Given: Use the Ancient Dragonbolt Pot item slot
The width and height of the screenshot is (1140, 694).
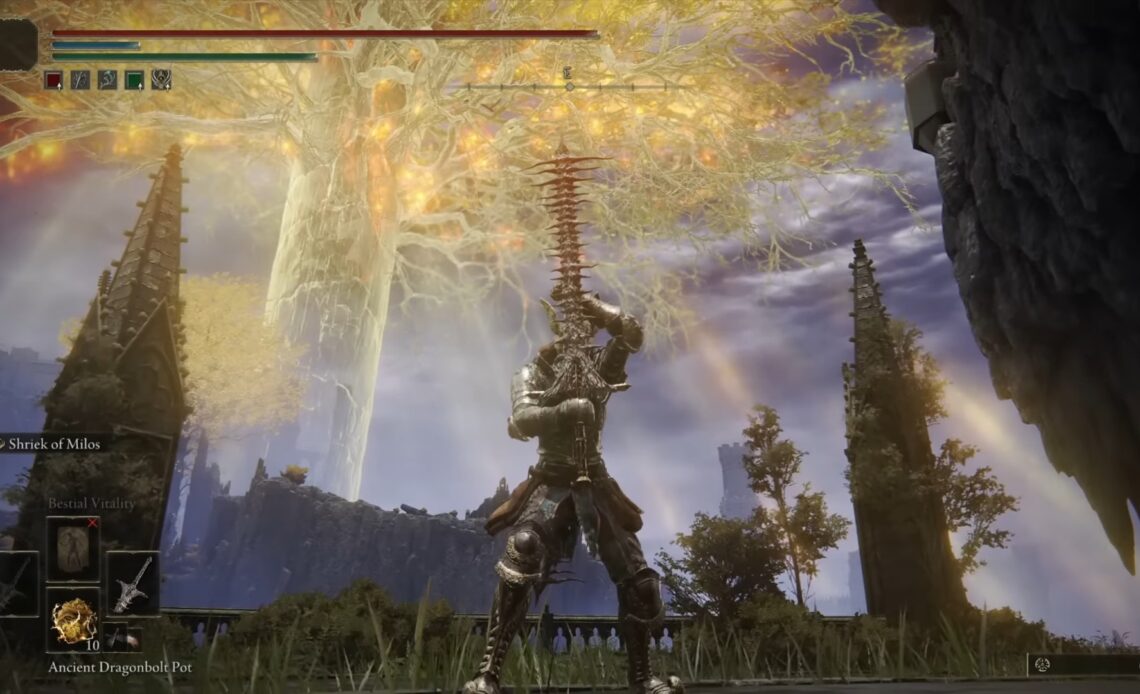Looking at the screenshot, I should point(72,620).
